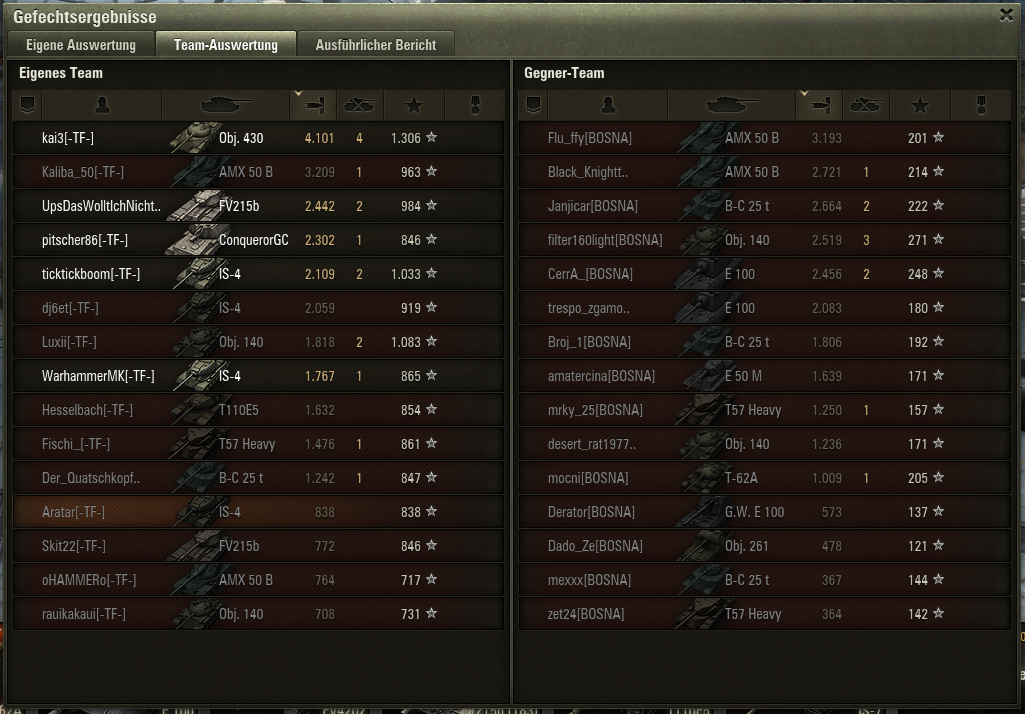Click the highlighted Aratar[-TF-] row

tap(73, 512)
